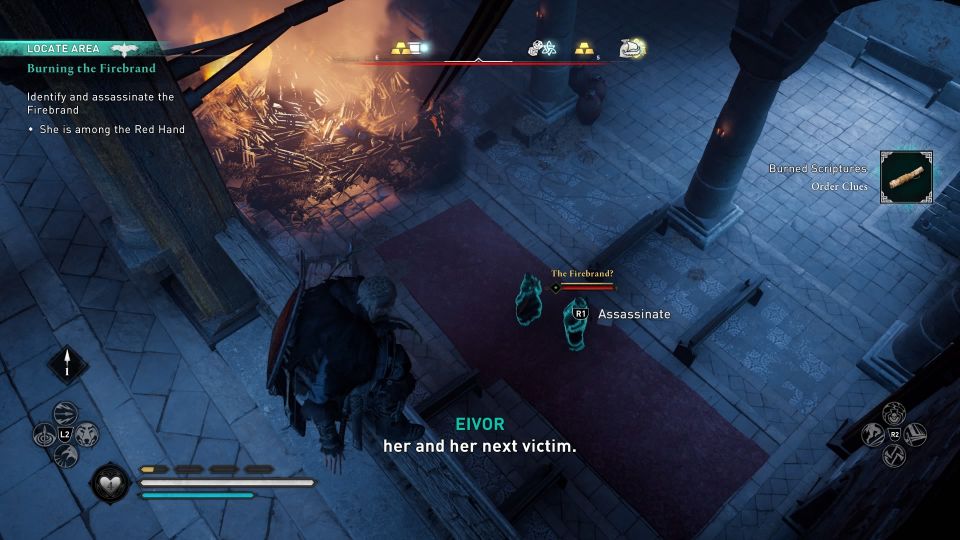Viewport: 960px width, 540px height.
Task: Activate the bottom melee ability icon
Action: click(894, 457)
